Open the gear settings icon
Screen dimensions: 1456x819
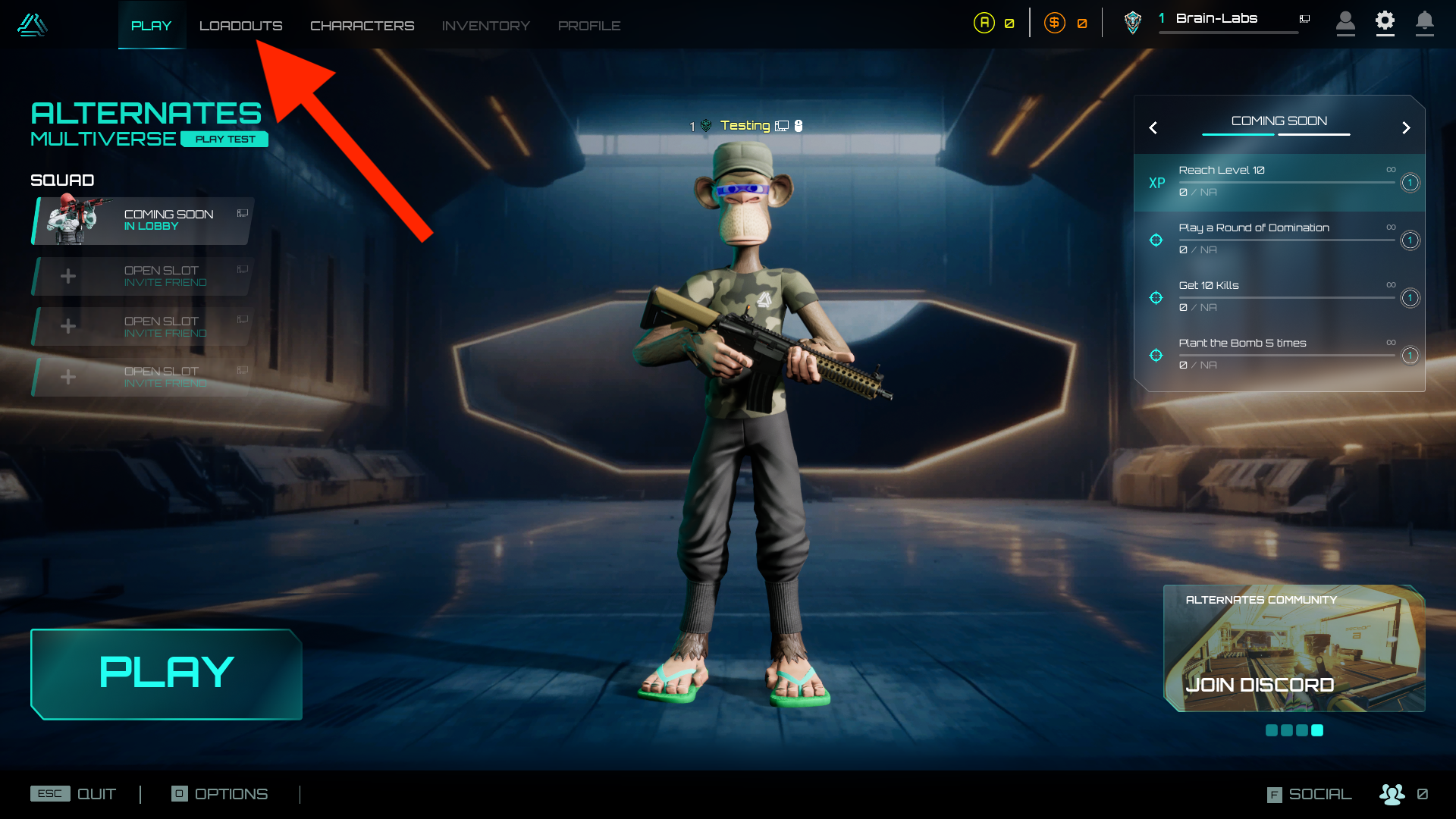coord(1385,21)
